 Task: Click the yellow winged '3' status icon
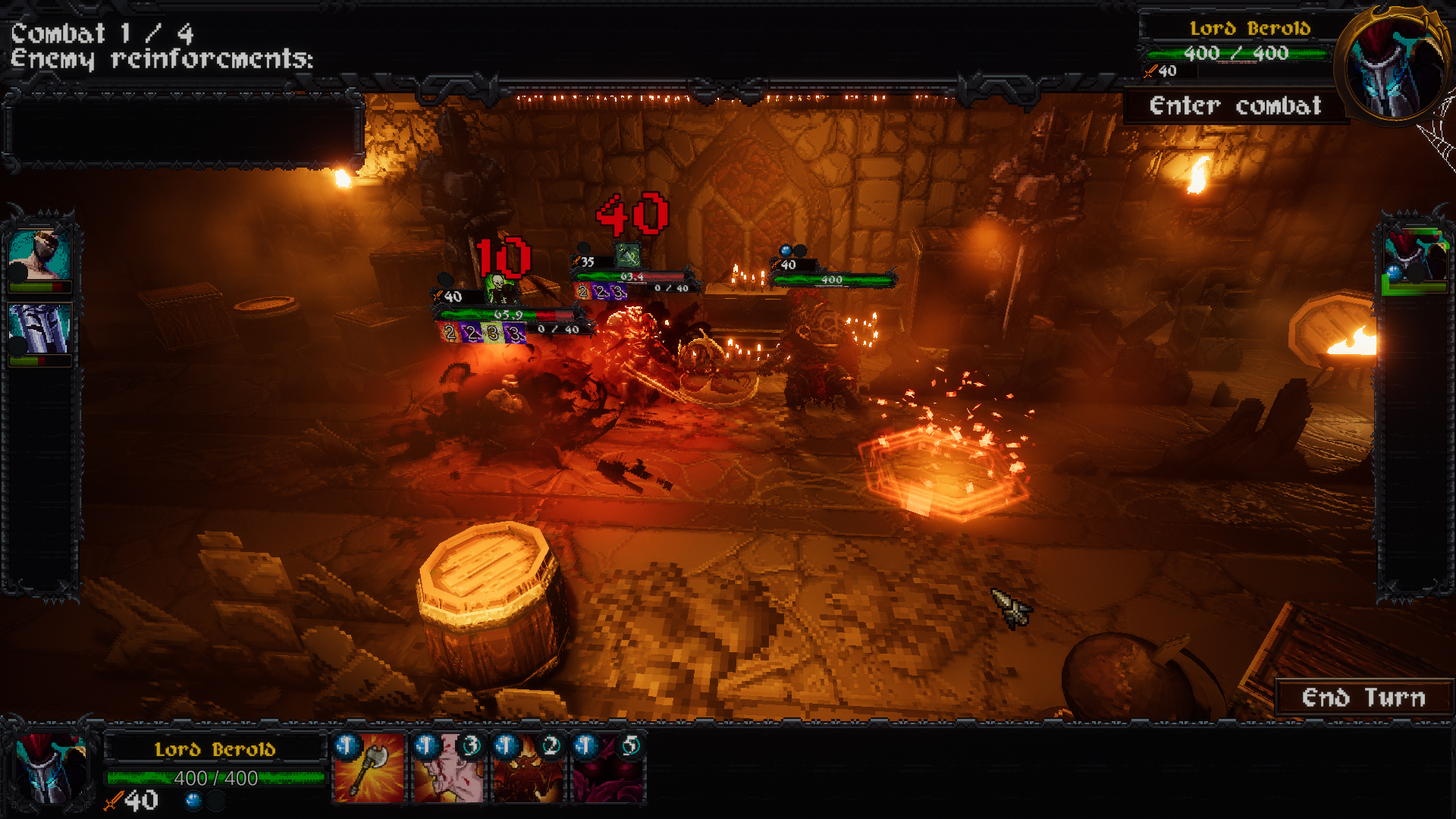pyautogui.click(x=491, y=334)
